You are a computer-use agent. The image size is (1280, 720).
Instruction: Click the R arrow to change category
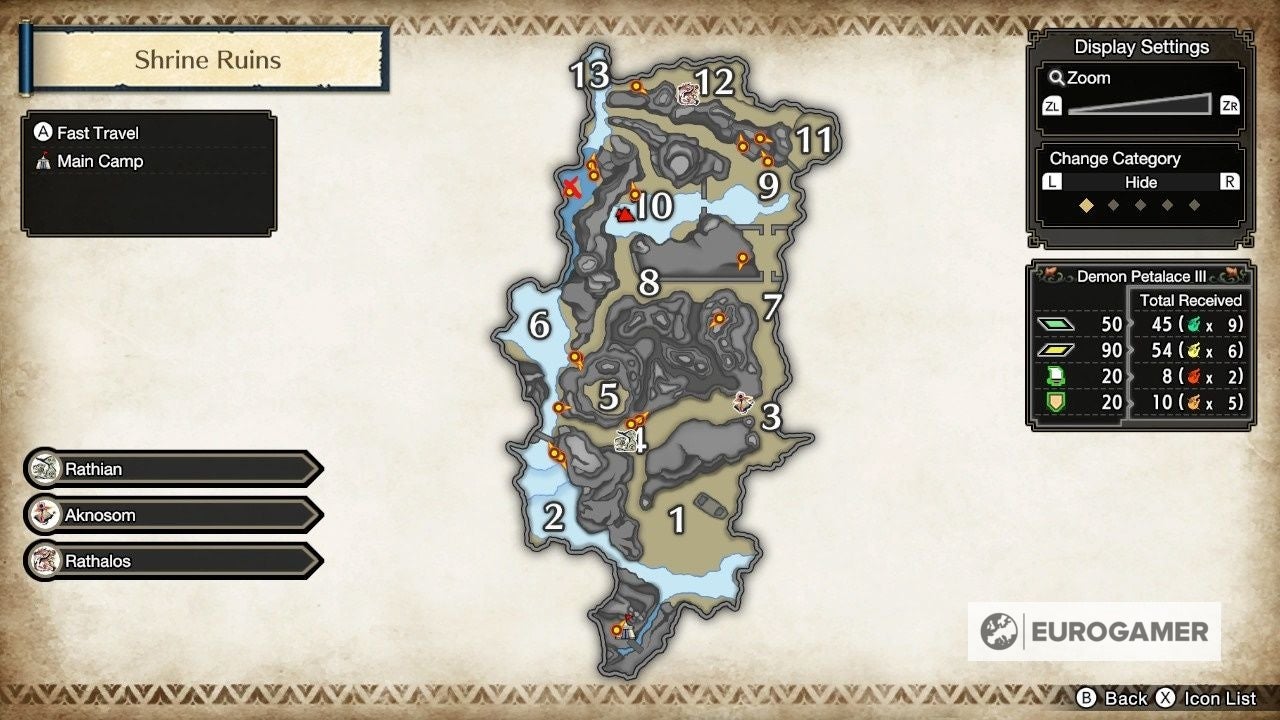coord(1232,182)
